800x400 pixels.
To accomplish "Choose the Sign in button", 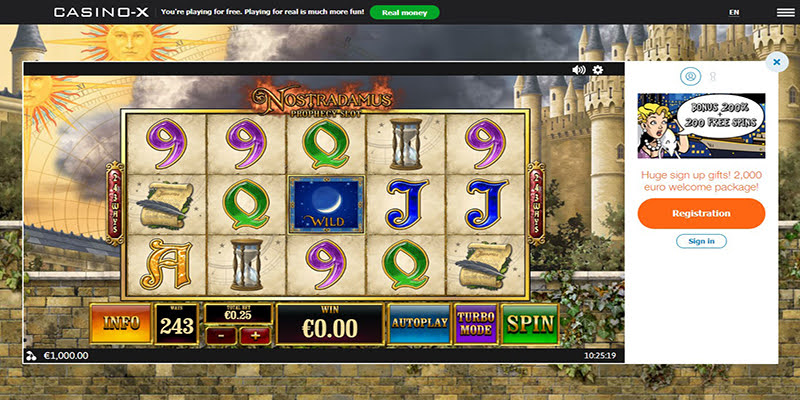I will (701, 241).
